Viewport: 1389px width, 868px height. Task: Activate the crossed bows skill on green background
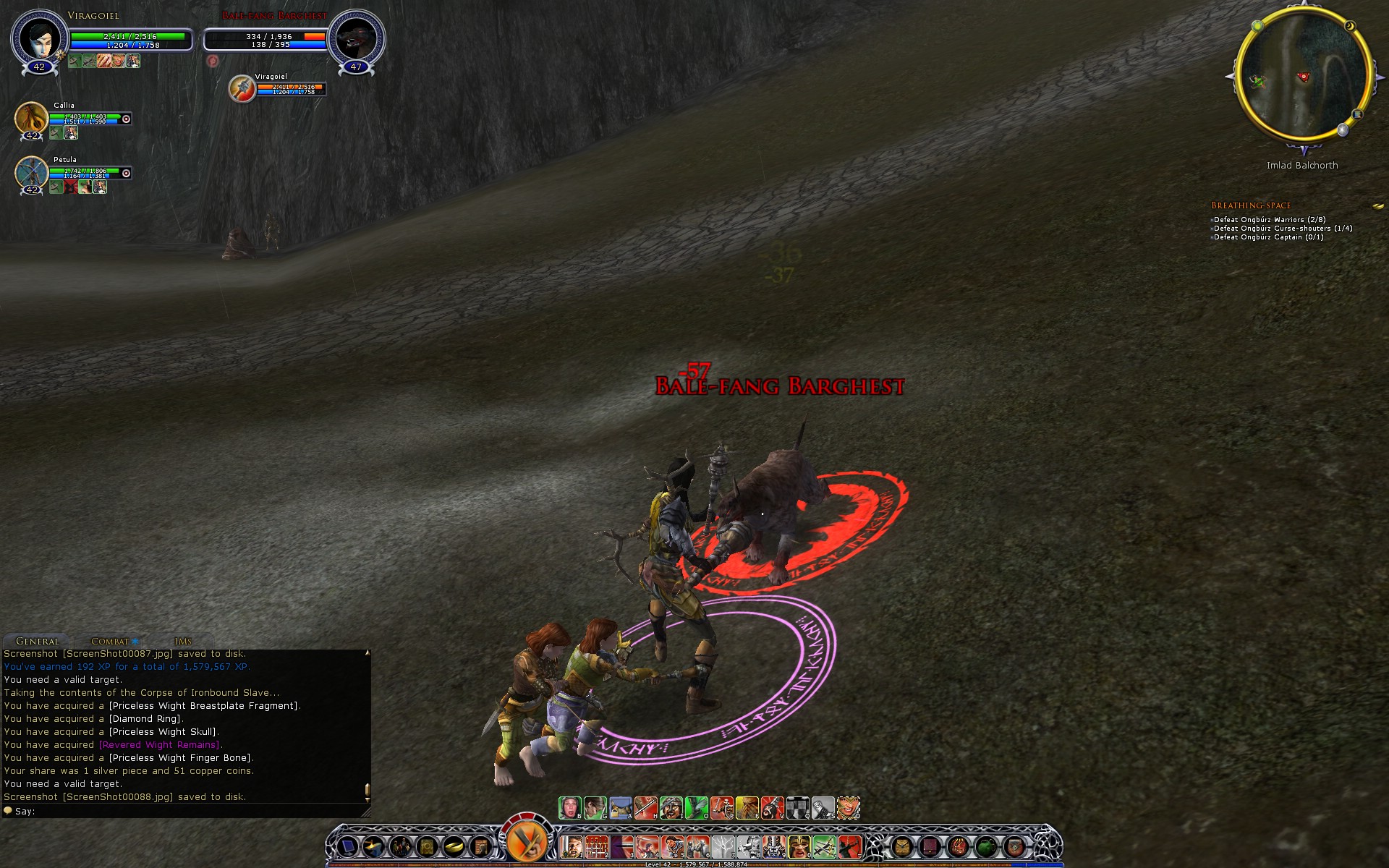823,846
